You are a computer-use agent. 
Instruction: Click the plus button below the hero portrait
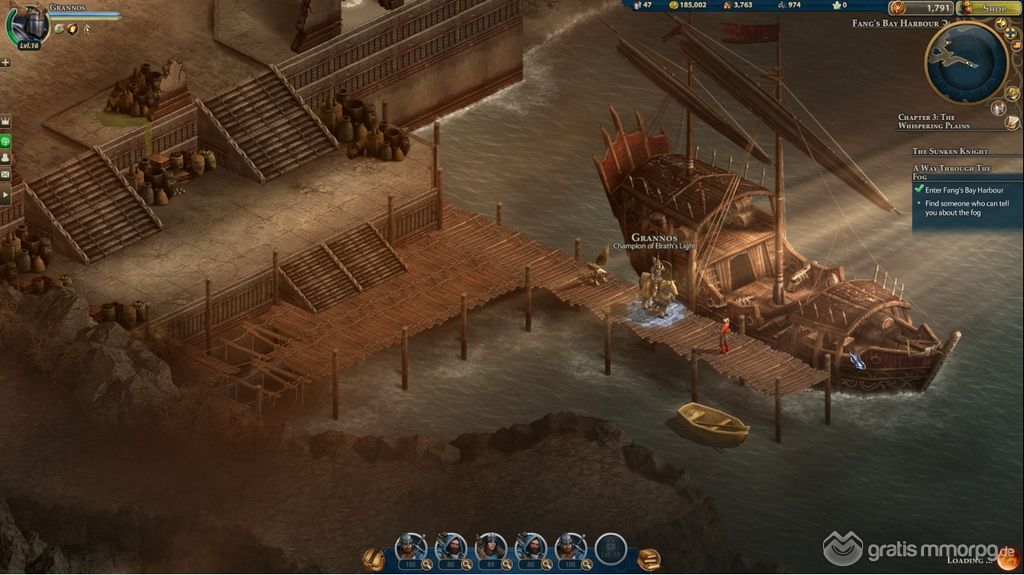(x=6, y=62)
